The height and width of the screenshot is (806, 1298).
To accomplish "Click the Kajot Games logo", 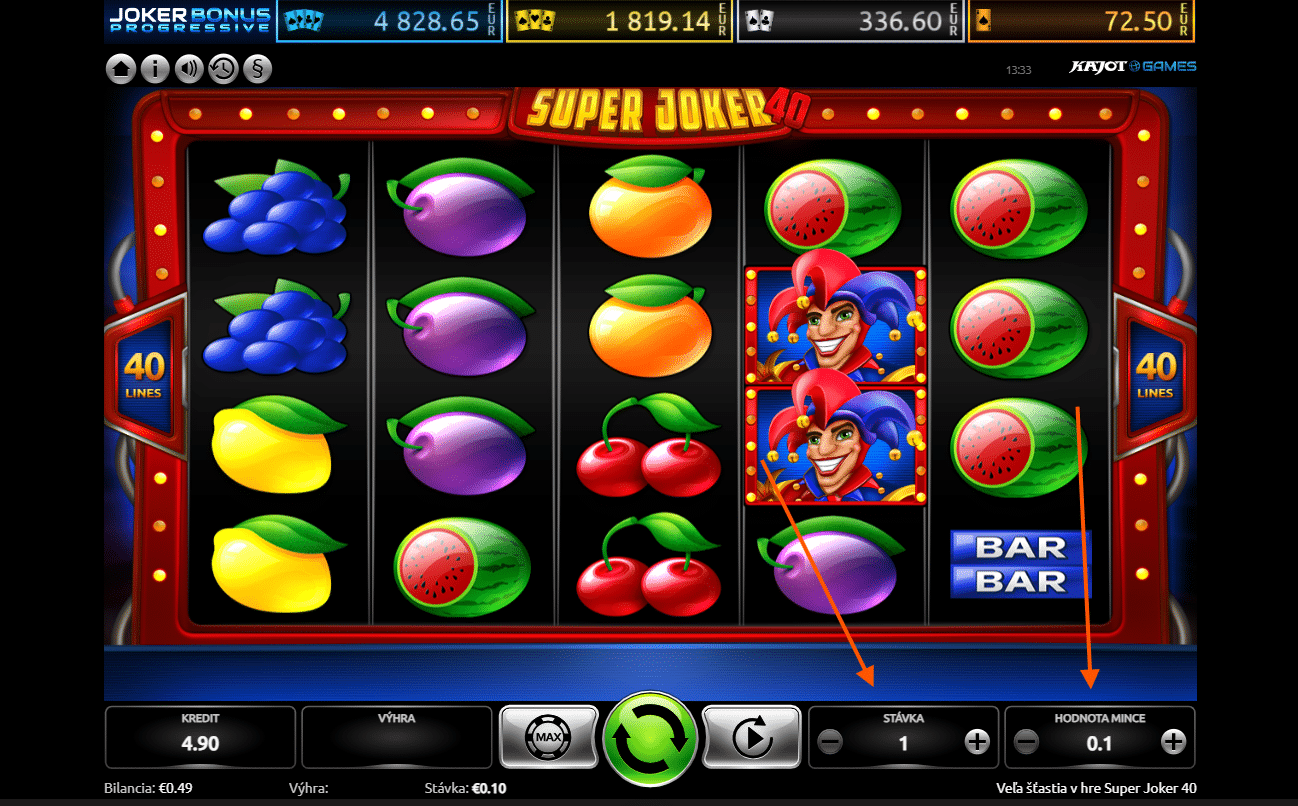I will point(1133,67).
